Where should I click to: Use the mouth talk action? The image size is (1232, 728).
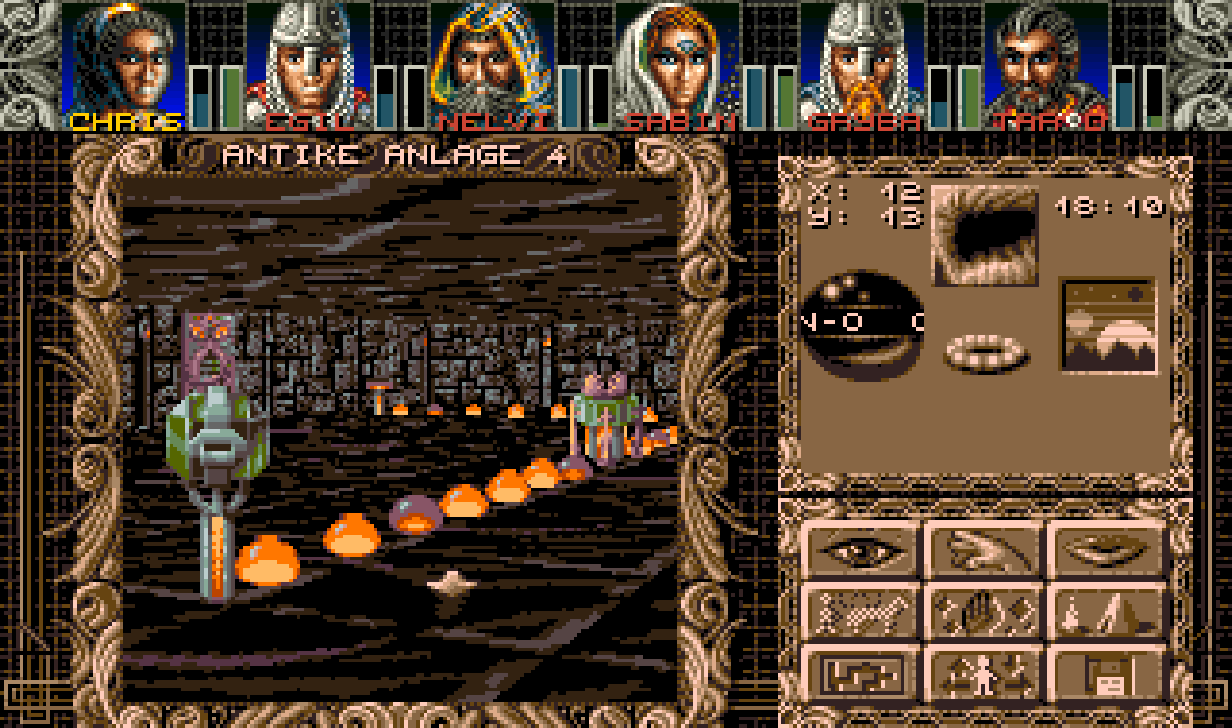[x=1107, y=549]
